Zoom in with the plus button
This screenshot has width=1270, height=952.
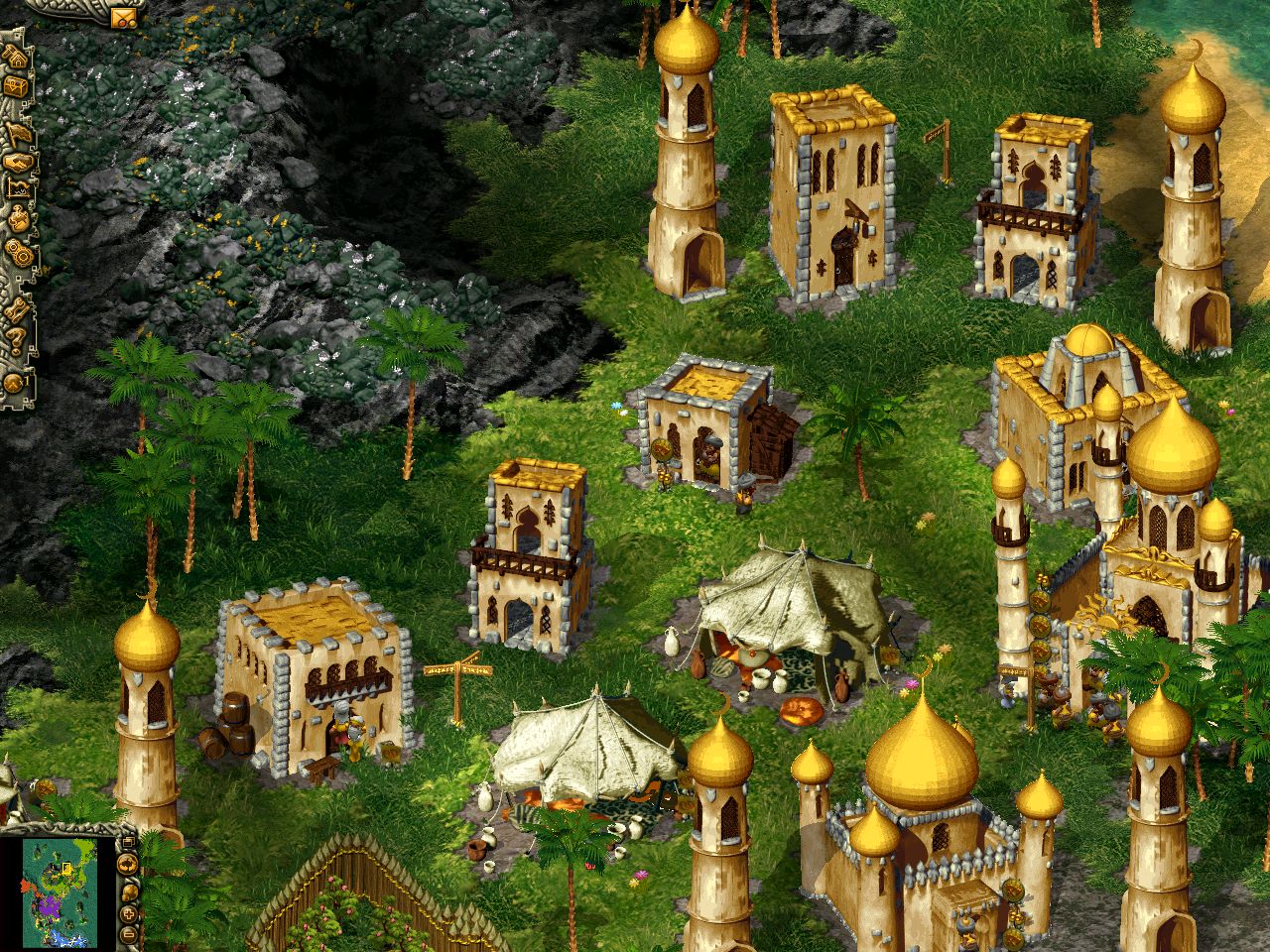128,913
